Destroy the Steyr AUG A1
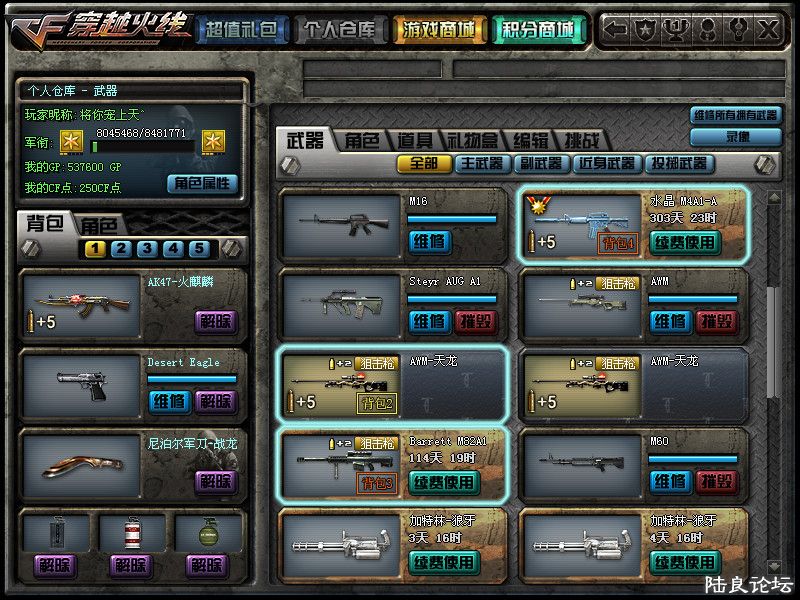 pos(478,321)
